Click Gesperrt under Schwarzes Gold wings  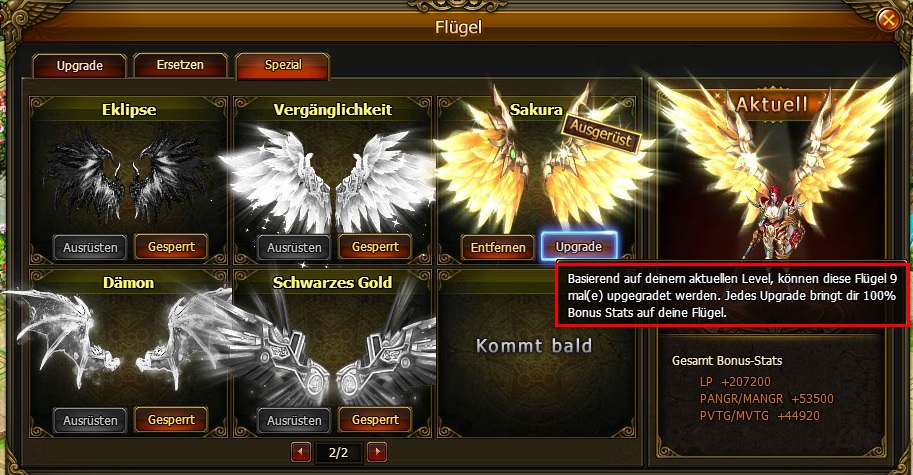[375, 420]
